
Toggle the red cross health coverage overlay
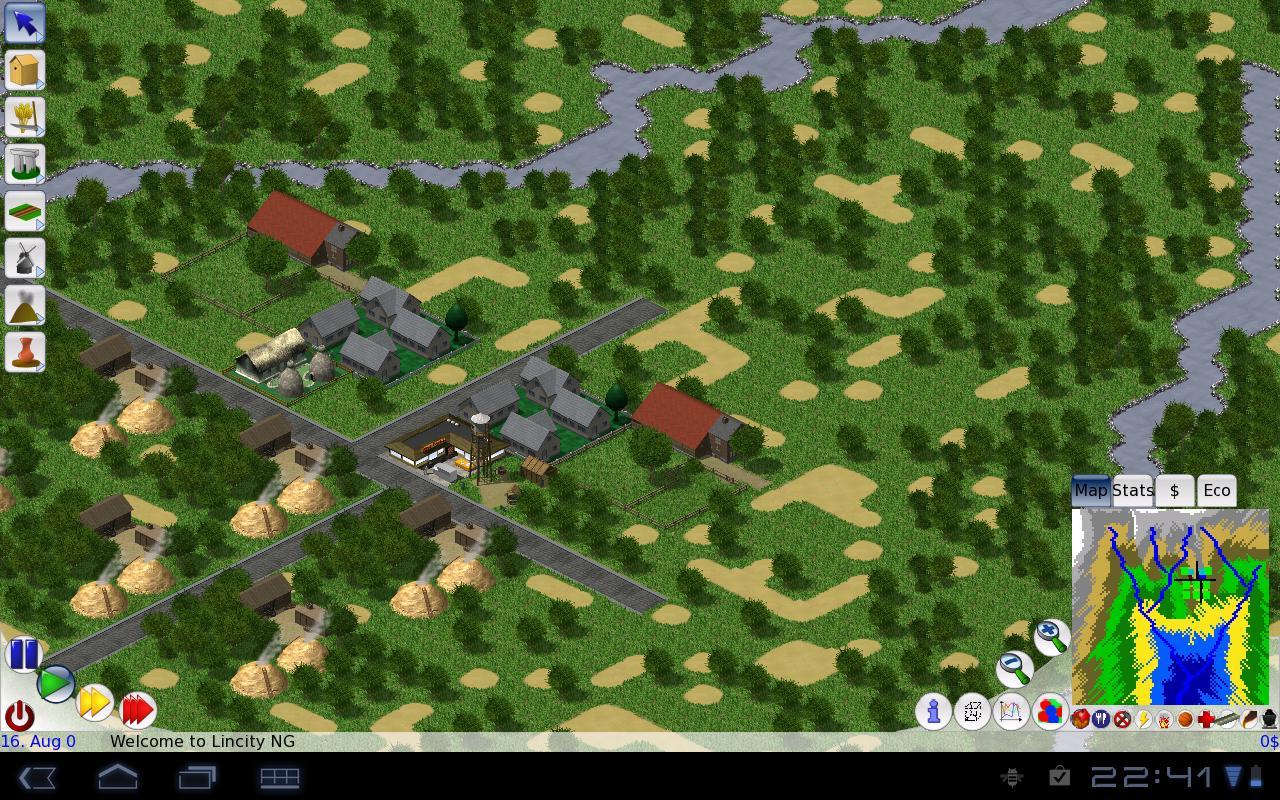tap(1206, 720)
